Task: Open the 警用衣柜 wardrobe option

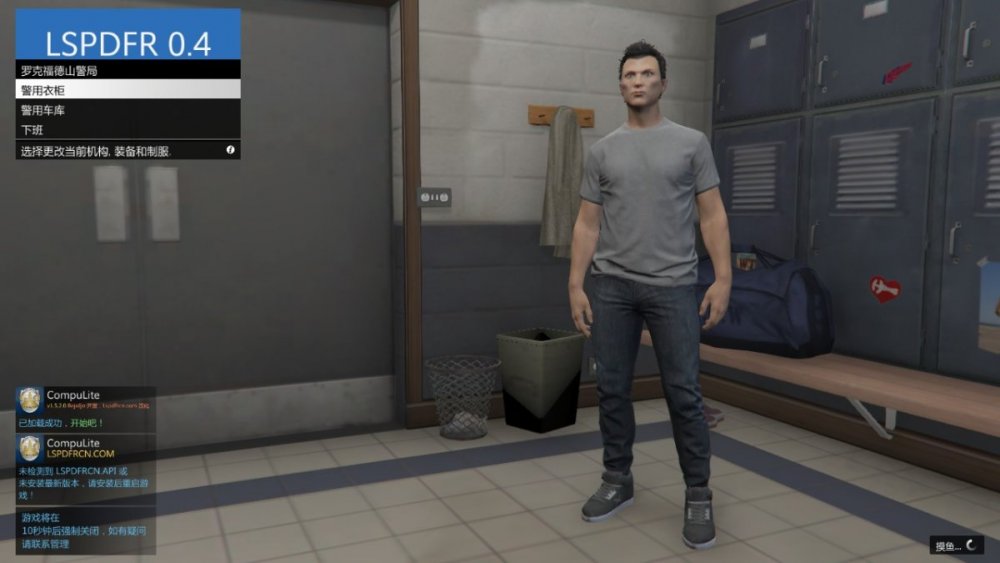Action: click(x=128, y=90)
